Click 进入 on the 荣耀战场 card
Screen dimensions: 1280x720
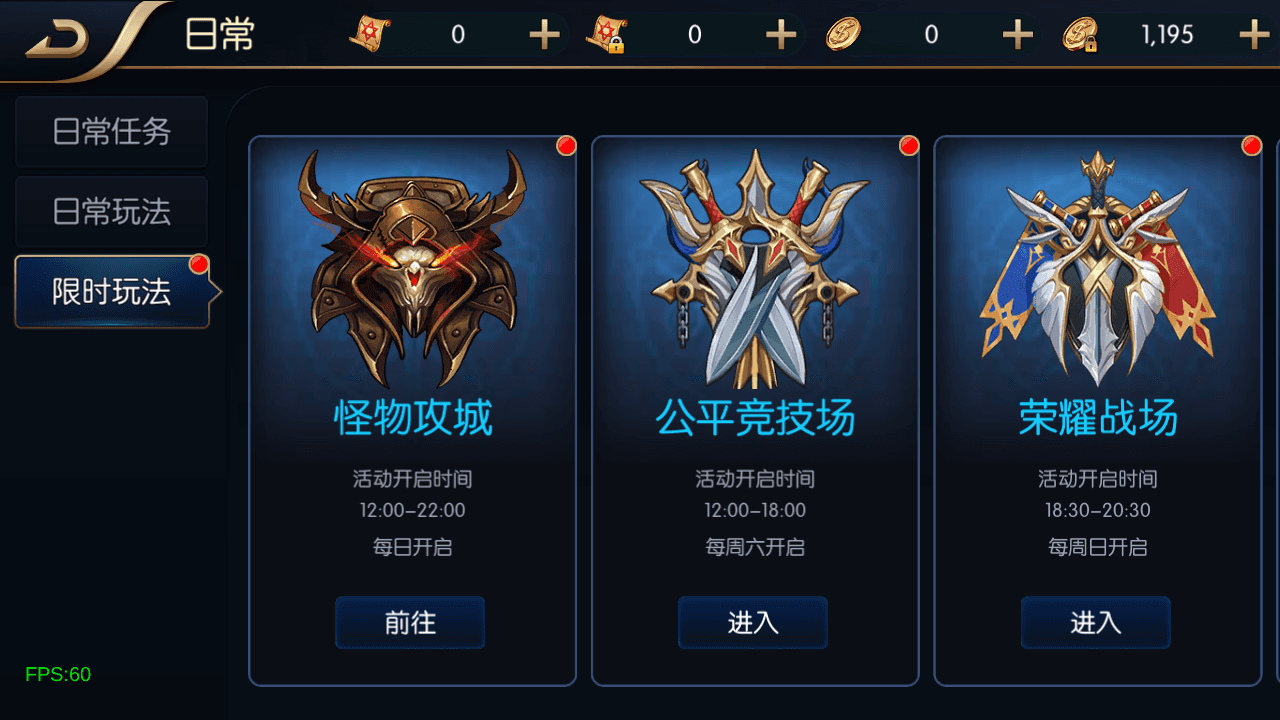point(1095,622)
